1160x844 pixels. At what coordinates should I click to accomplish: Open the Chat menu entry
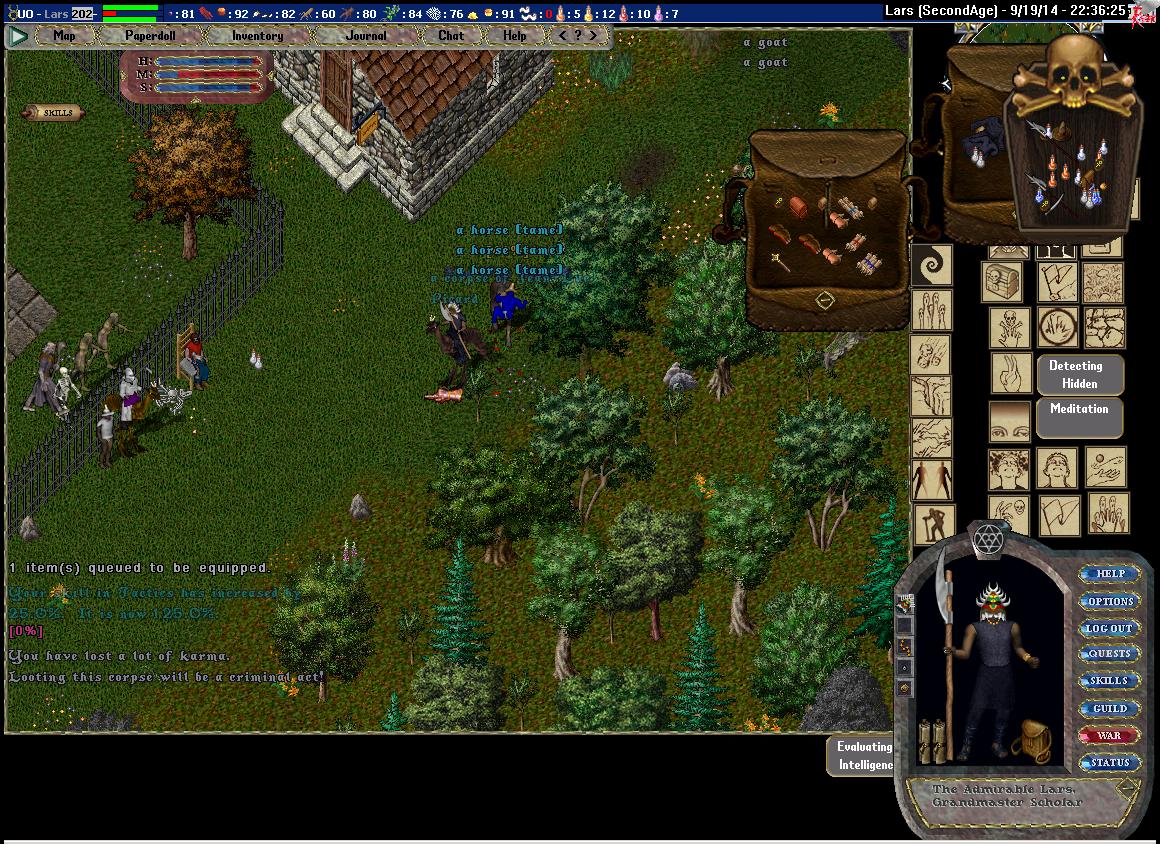(451, 36)
